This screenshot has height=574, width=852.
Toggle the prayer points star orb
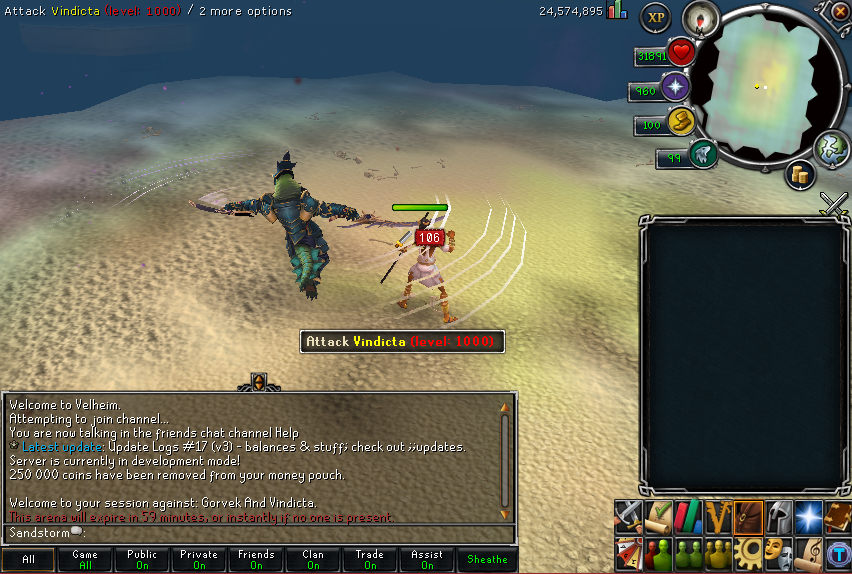(x=676, y=87)
